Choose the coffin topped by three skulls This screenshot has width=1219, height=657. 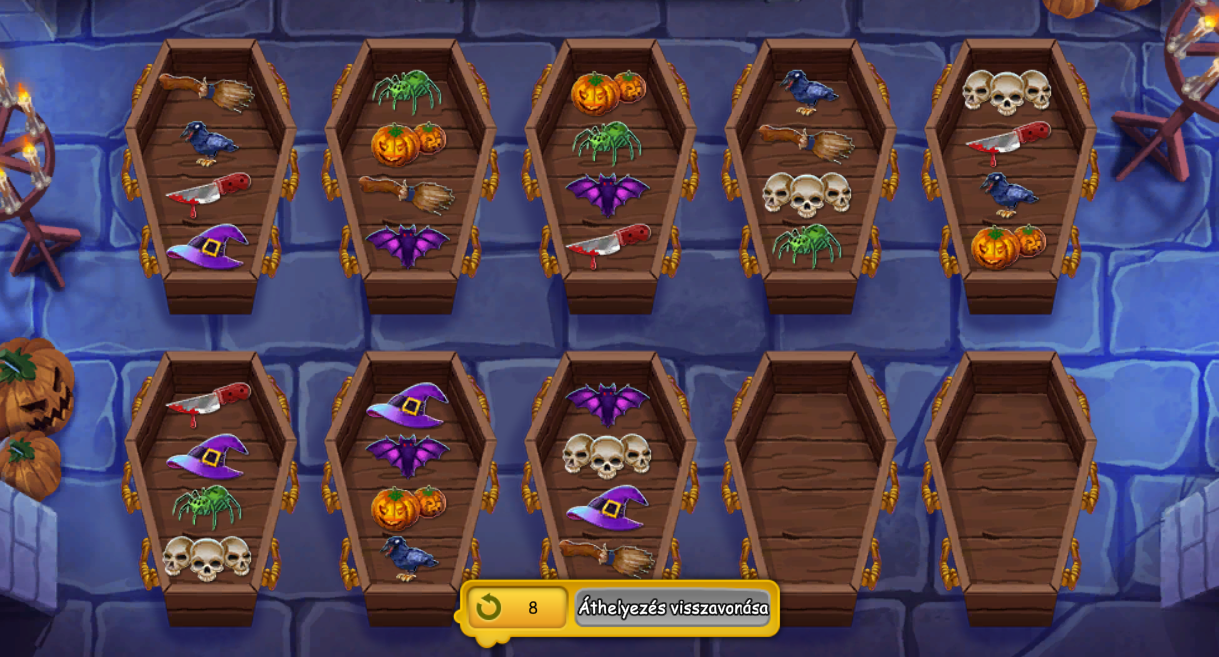tap(1010, 170)
